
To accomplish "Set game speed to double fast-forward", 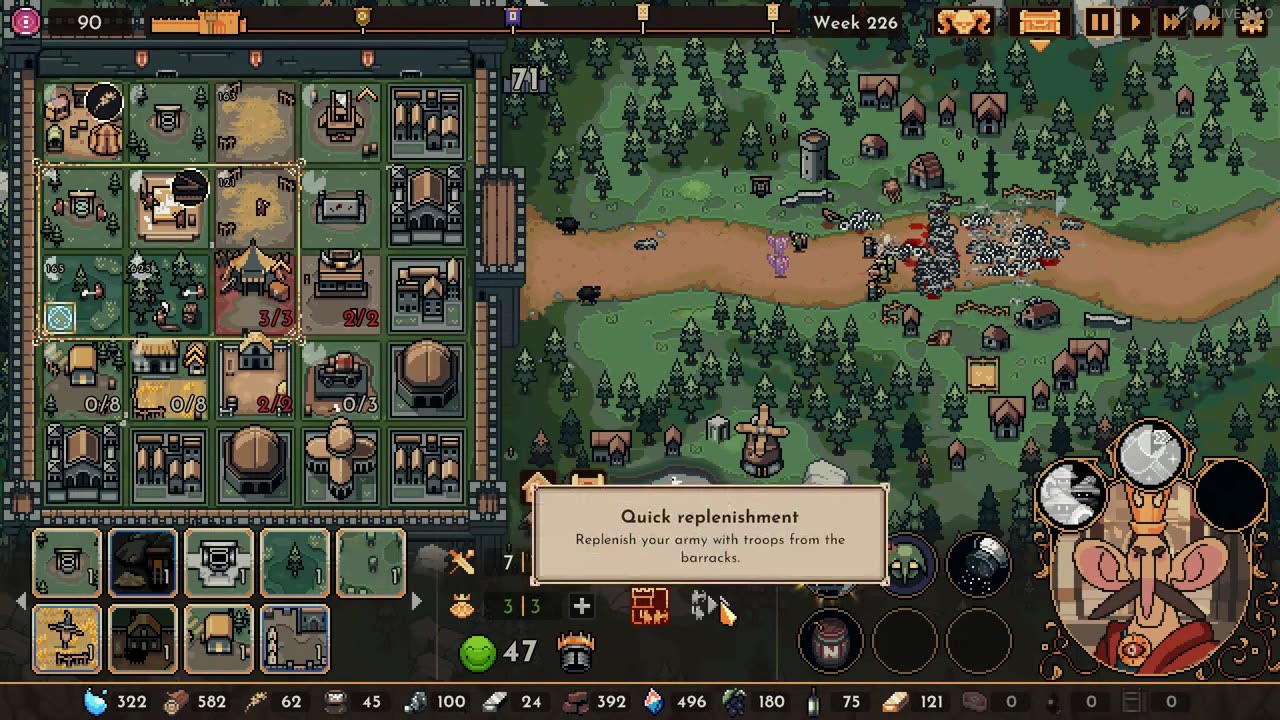I will pyautogui.click(x=1172, y=22).
